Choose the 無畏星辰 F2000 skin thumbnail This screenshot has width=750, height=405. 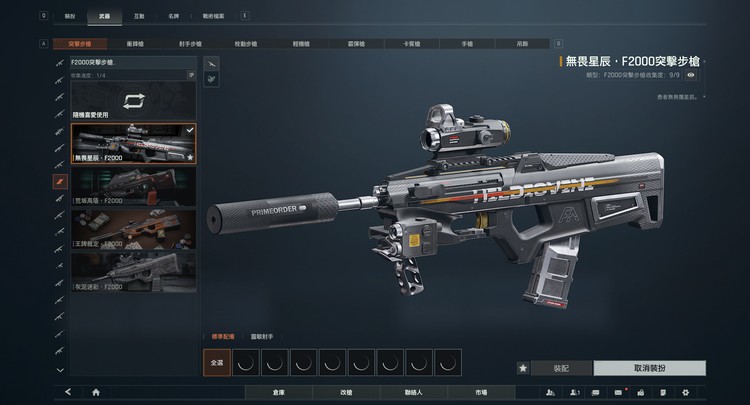(134, 144)
